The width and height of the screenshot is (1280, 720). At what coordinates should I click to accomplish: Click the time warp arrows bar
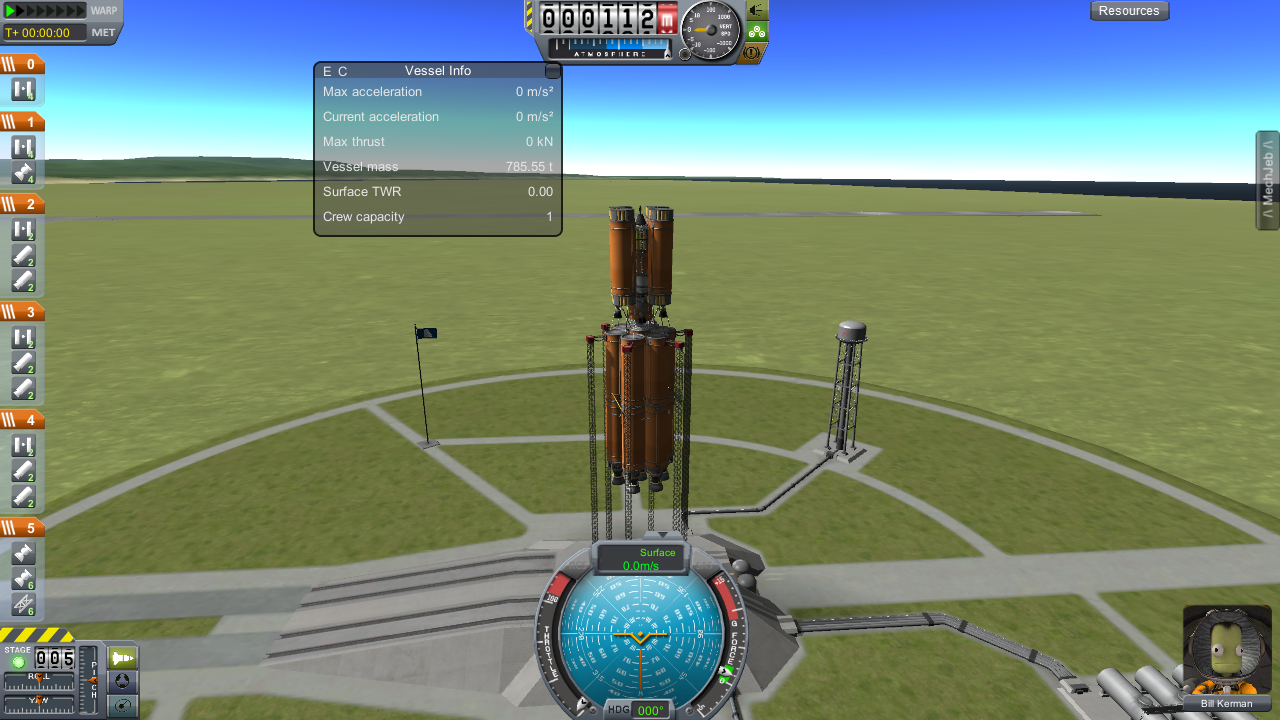(46, 11)
